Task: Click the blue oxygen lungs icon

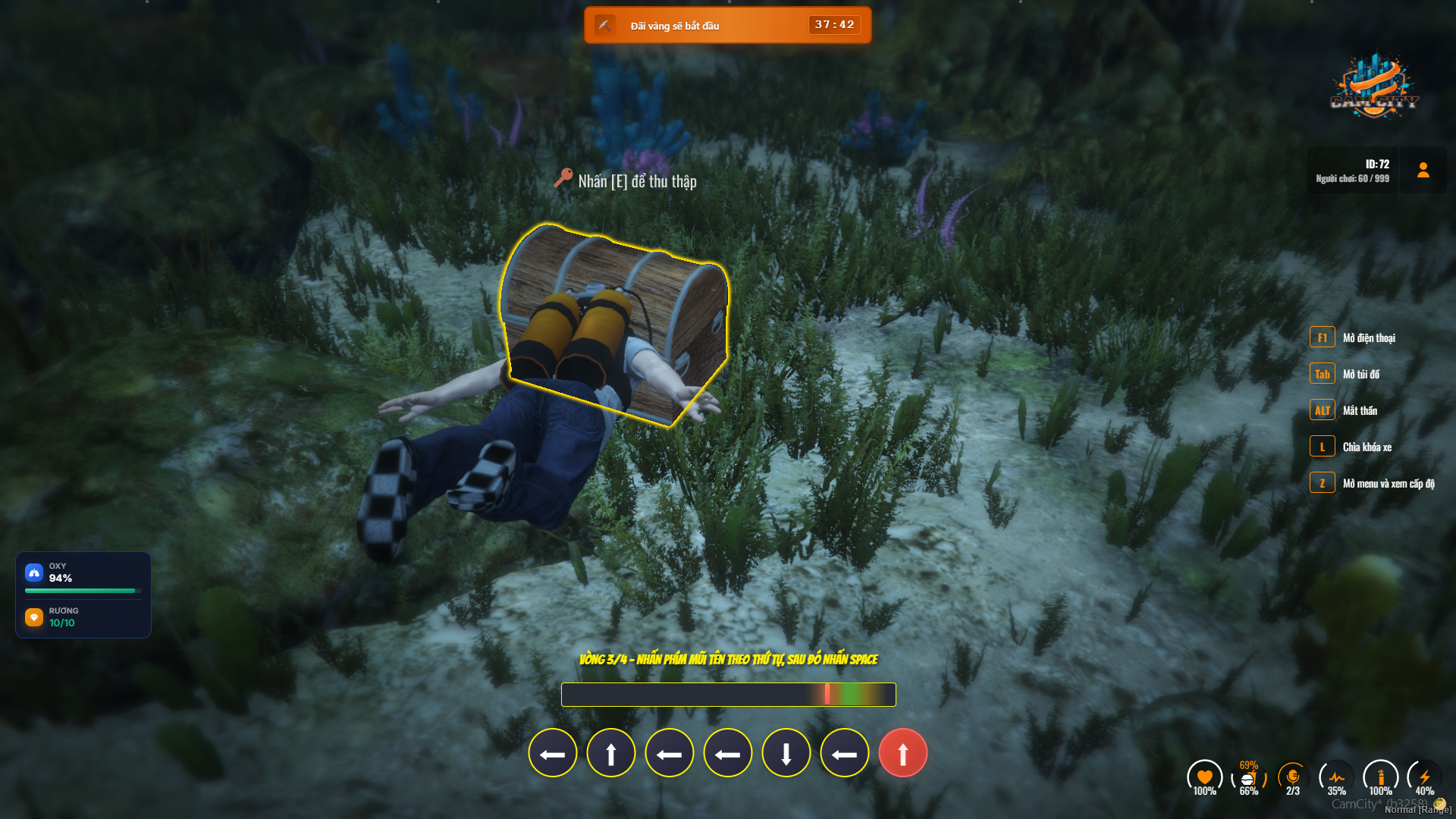Action: 34,573
